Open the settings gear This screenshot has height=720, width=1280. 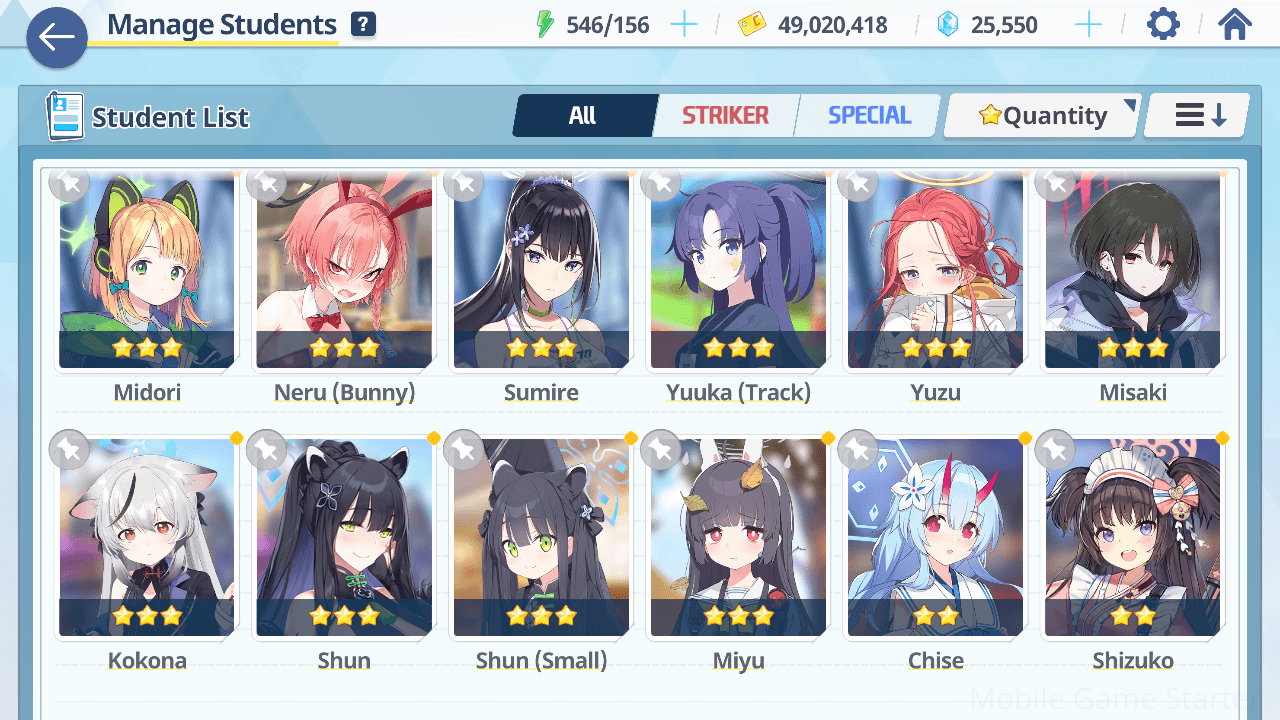pos(1163,25)
